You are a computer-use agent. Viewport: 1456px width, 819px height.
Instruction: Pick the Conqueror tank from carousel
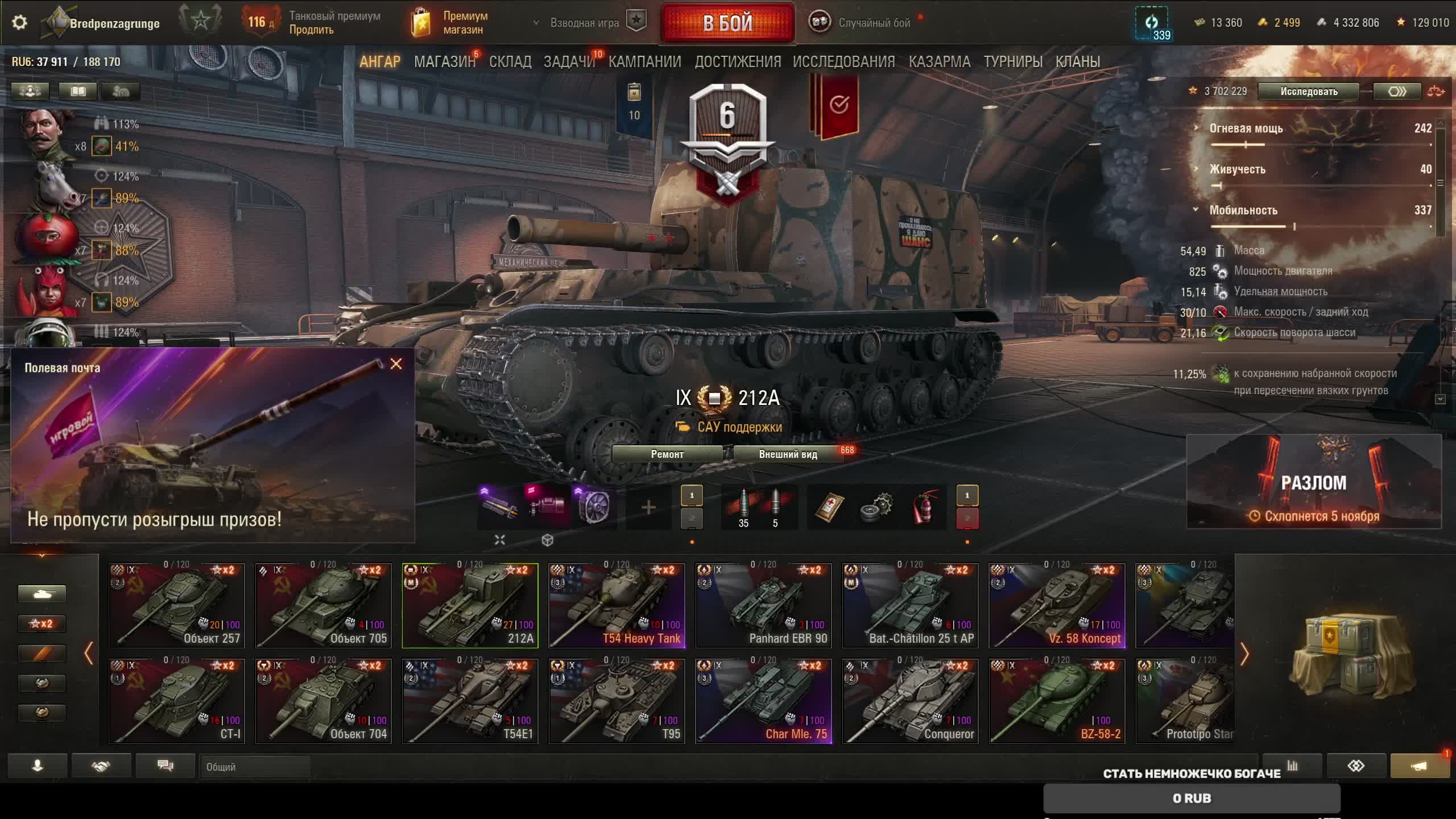pos(910,701)
